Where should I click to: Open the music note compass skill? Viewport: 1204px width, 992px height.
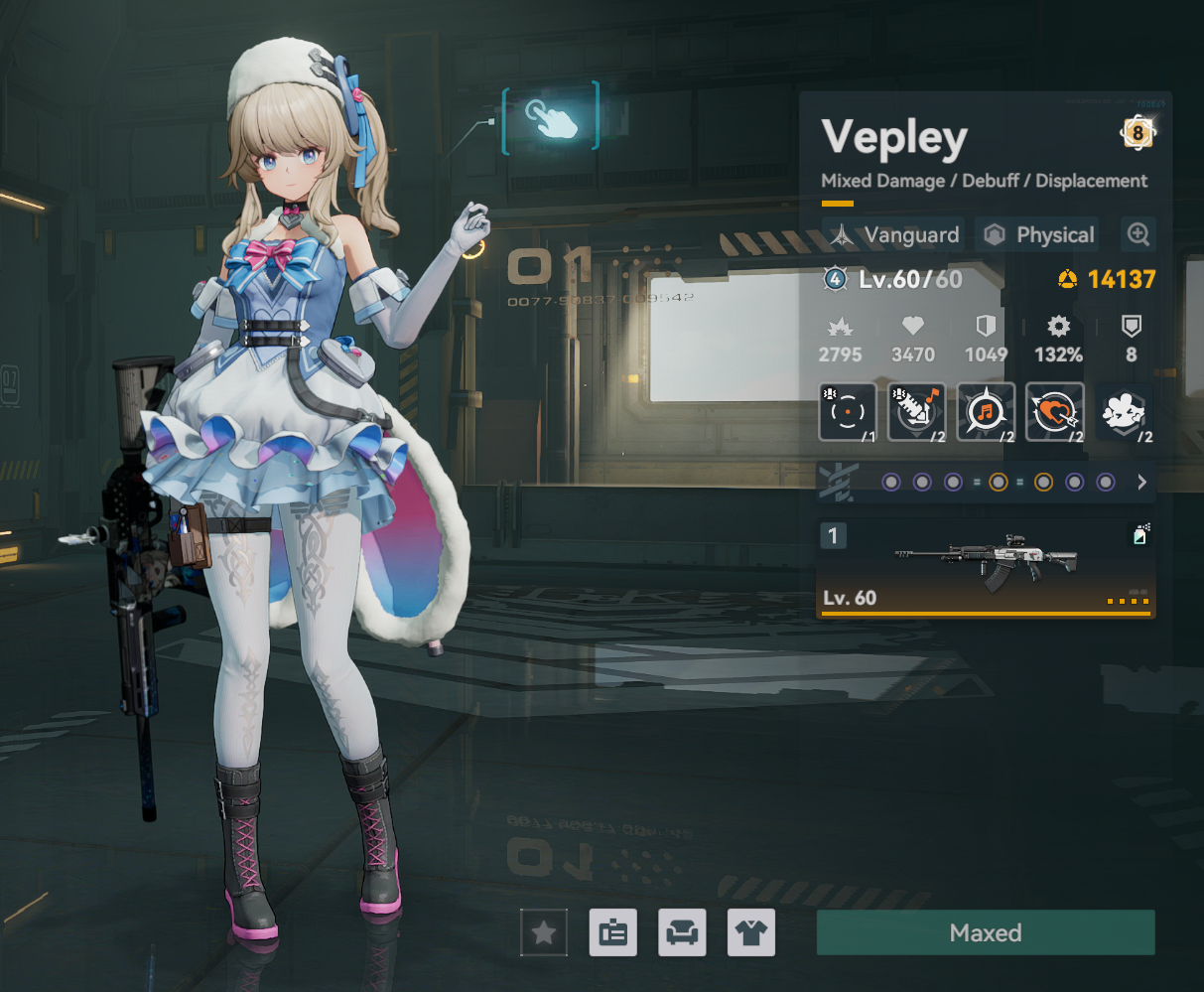click(986, 411)
